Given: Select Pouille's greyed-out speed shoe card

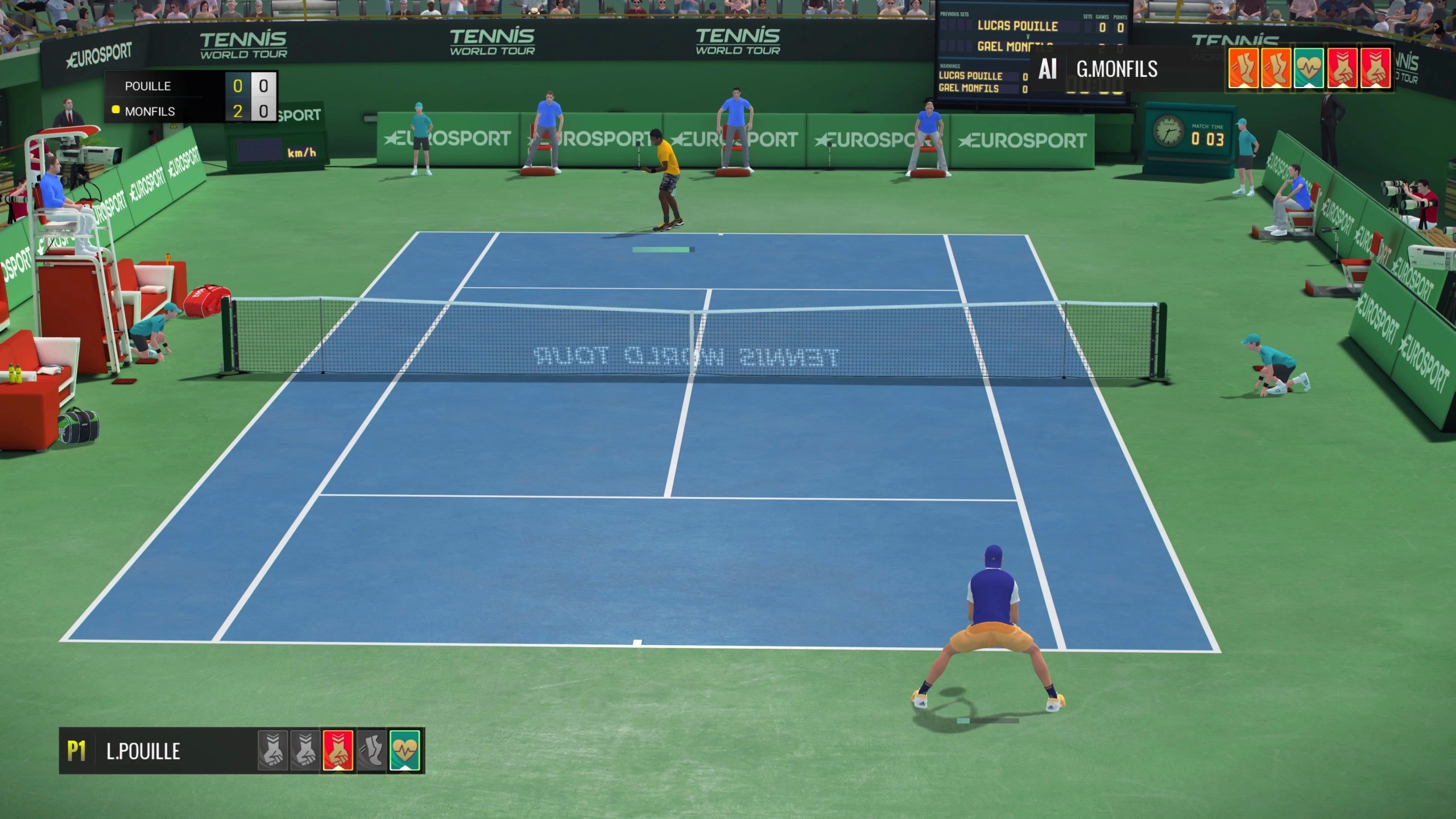Looking at the screenshot, I should tap(373, 752).
